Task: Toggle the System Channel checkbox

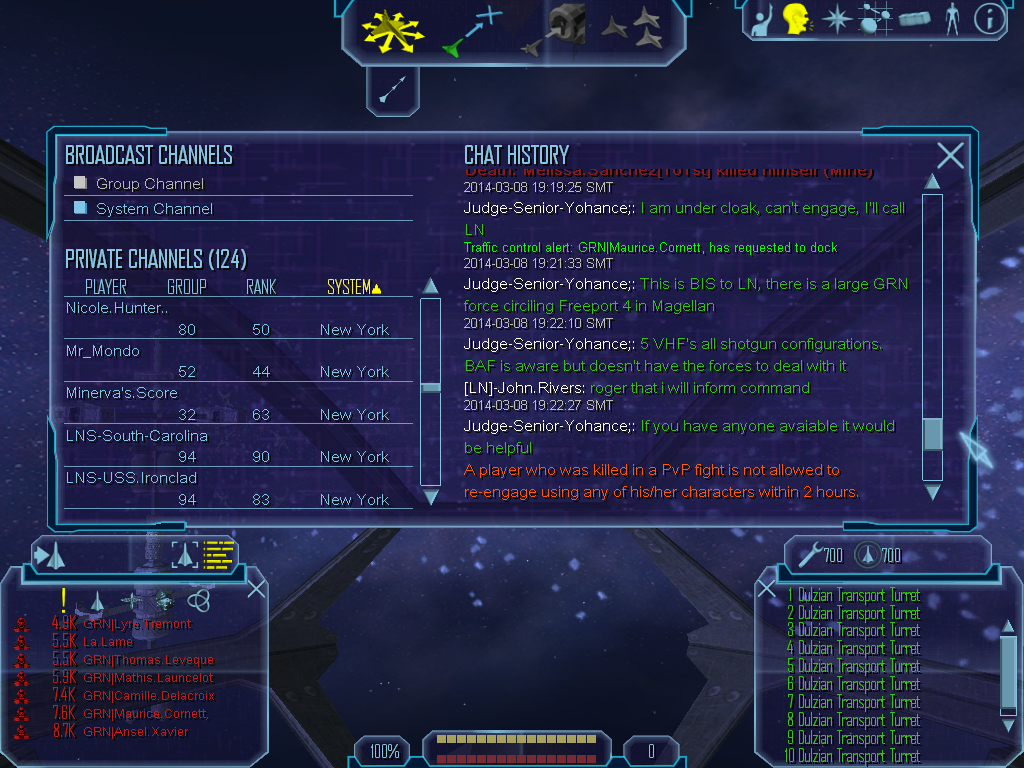Action: tap(81, 208)
